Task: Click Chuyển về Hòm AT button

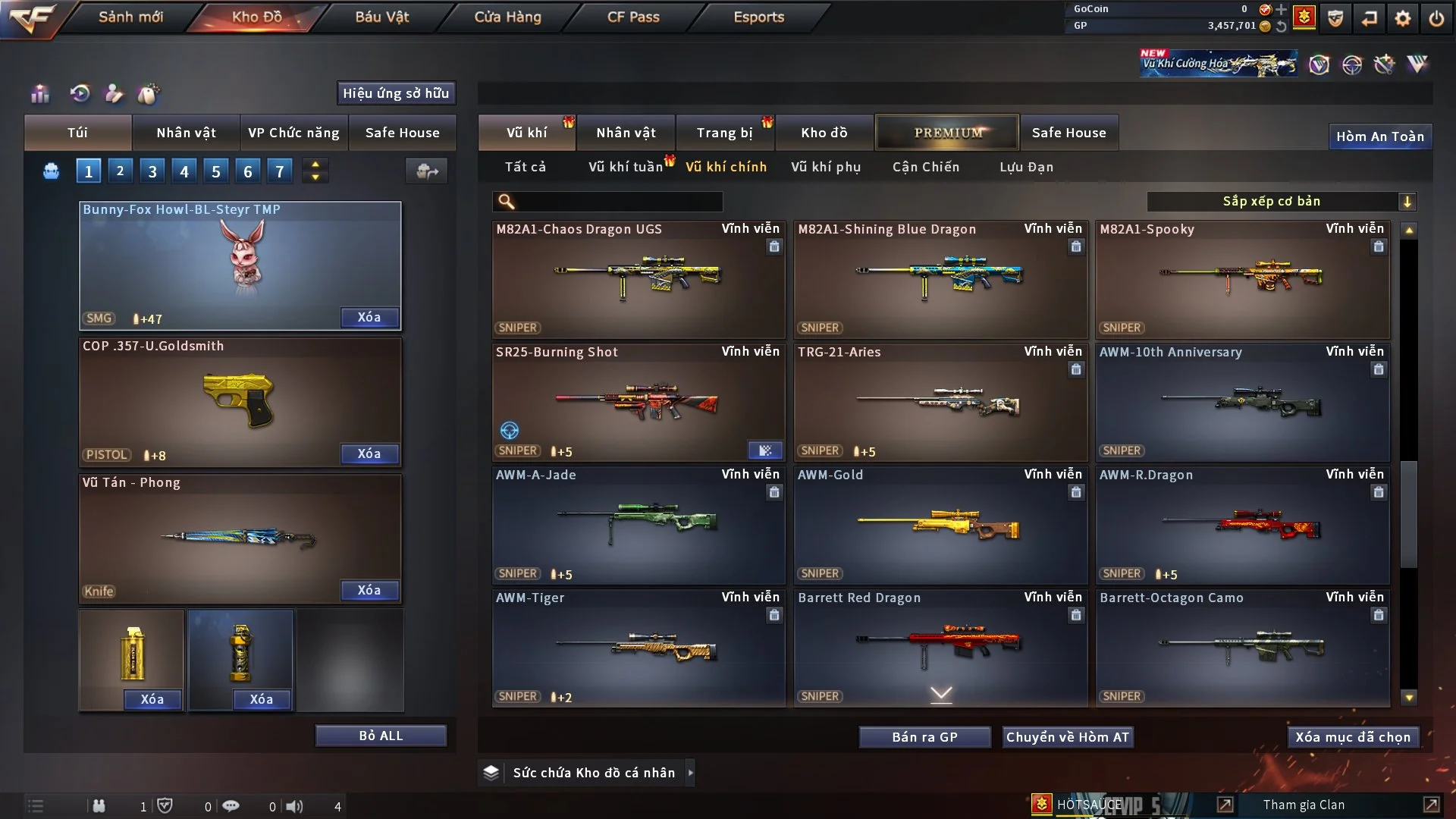Action: point(1068,737)
